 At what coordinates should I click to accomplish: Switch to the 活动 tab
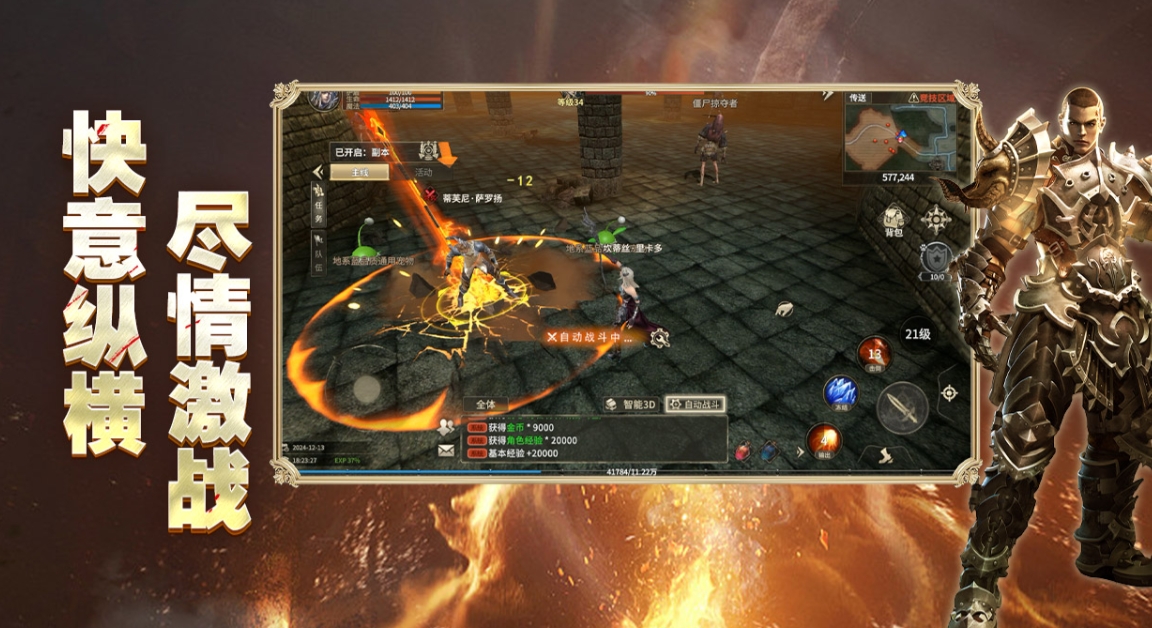(423, 173)
